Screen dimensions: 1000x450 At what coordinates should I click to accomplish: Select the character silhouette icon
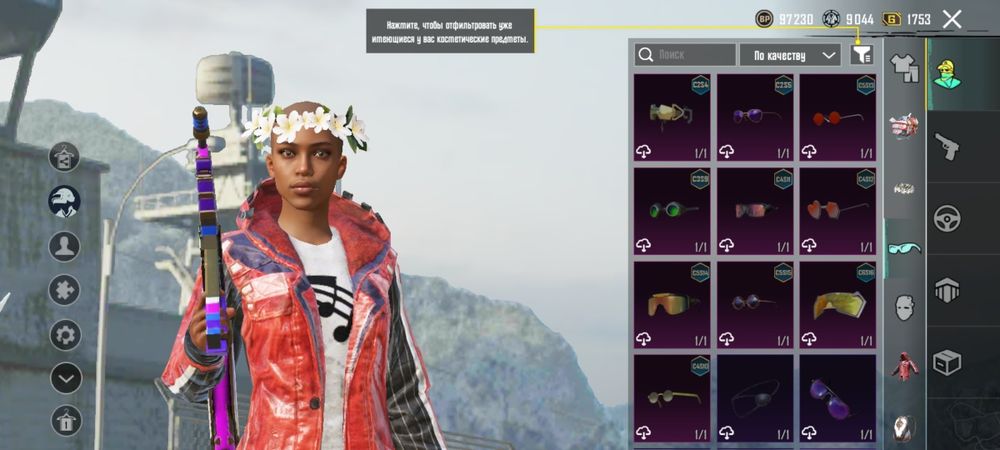65,246
